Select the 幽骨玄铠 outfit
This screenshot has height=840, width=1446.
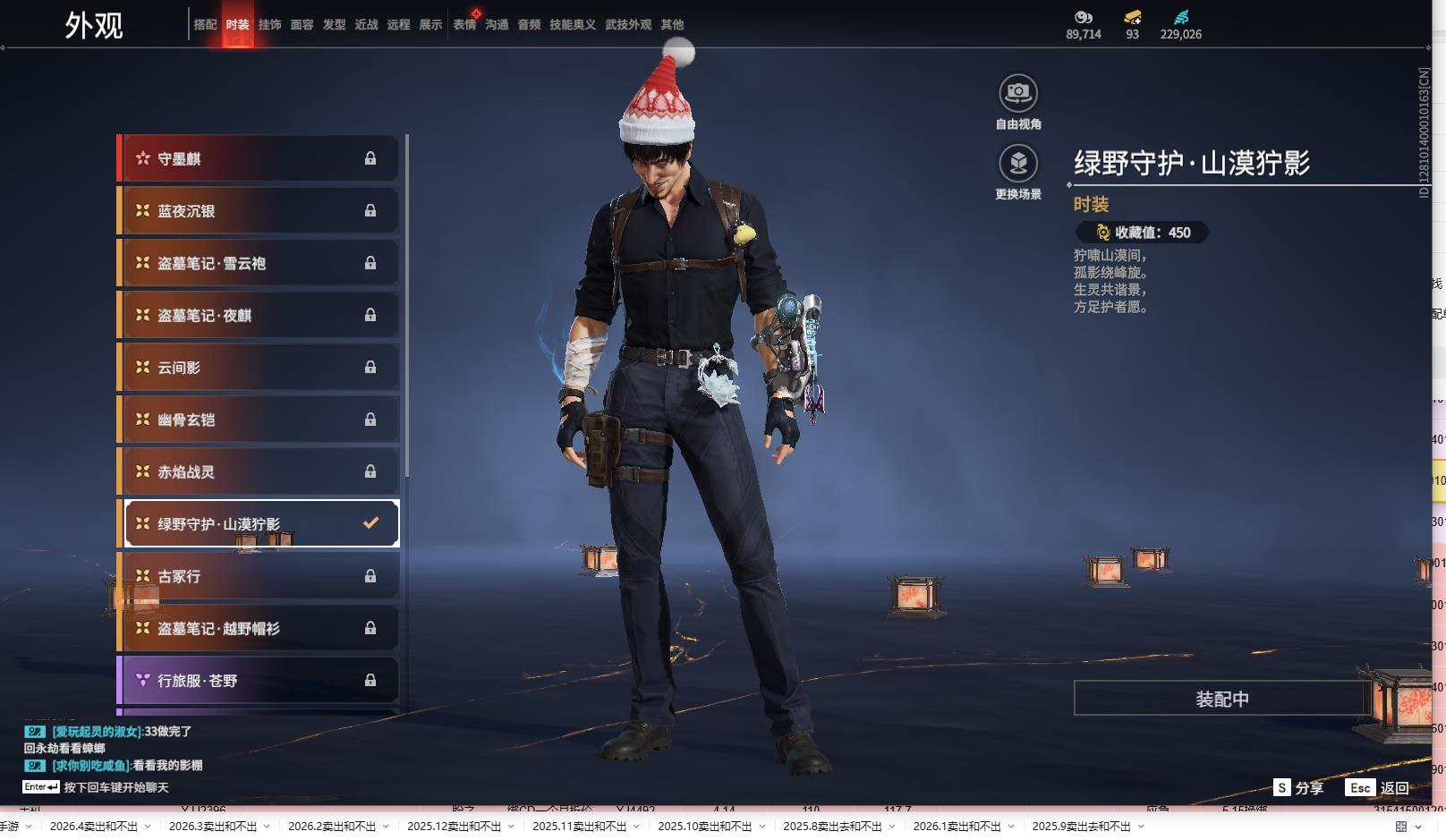click(258, 420)
